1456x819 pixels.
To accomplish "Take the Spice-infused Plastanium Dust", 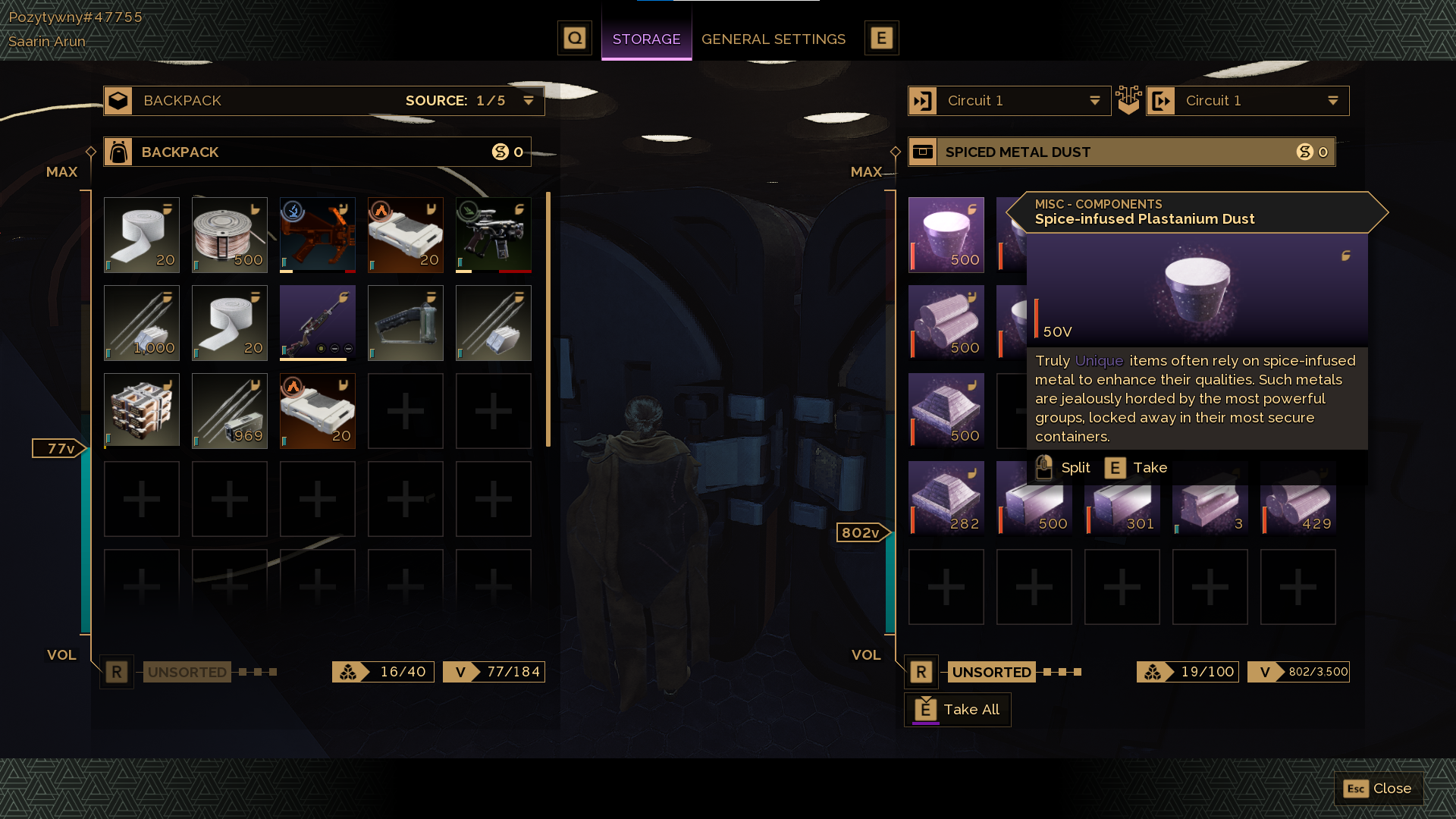I will pos(1136,468).
